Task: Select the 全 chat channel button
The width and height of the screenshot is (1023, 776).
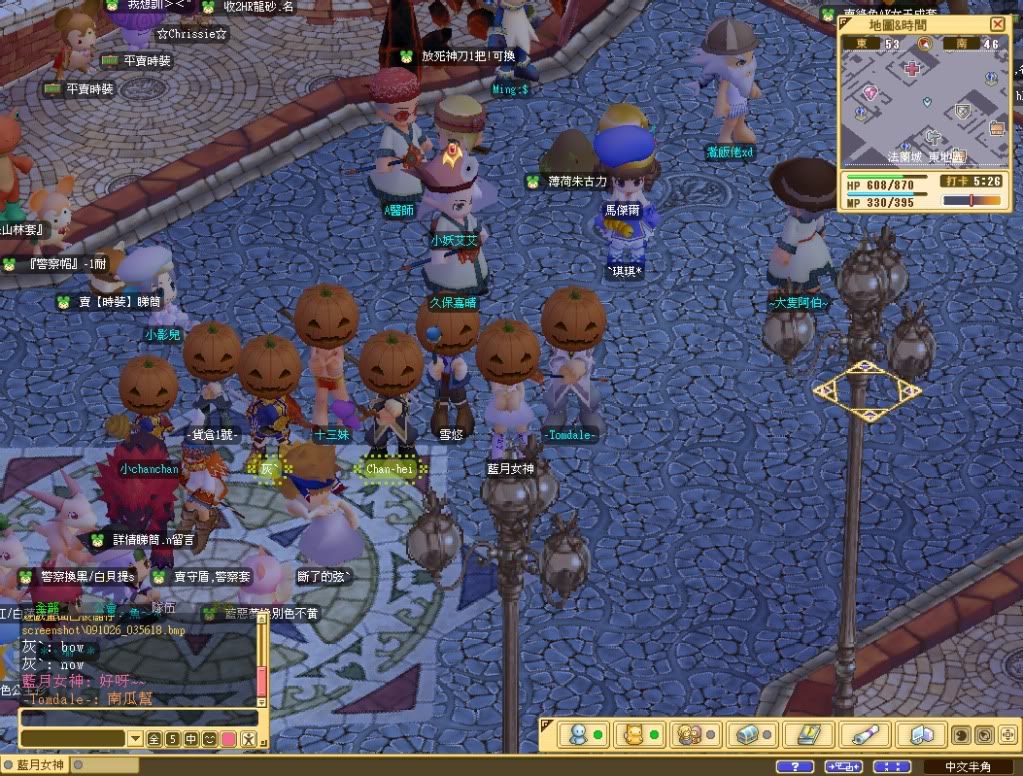Action: (x=154, y=739)
